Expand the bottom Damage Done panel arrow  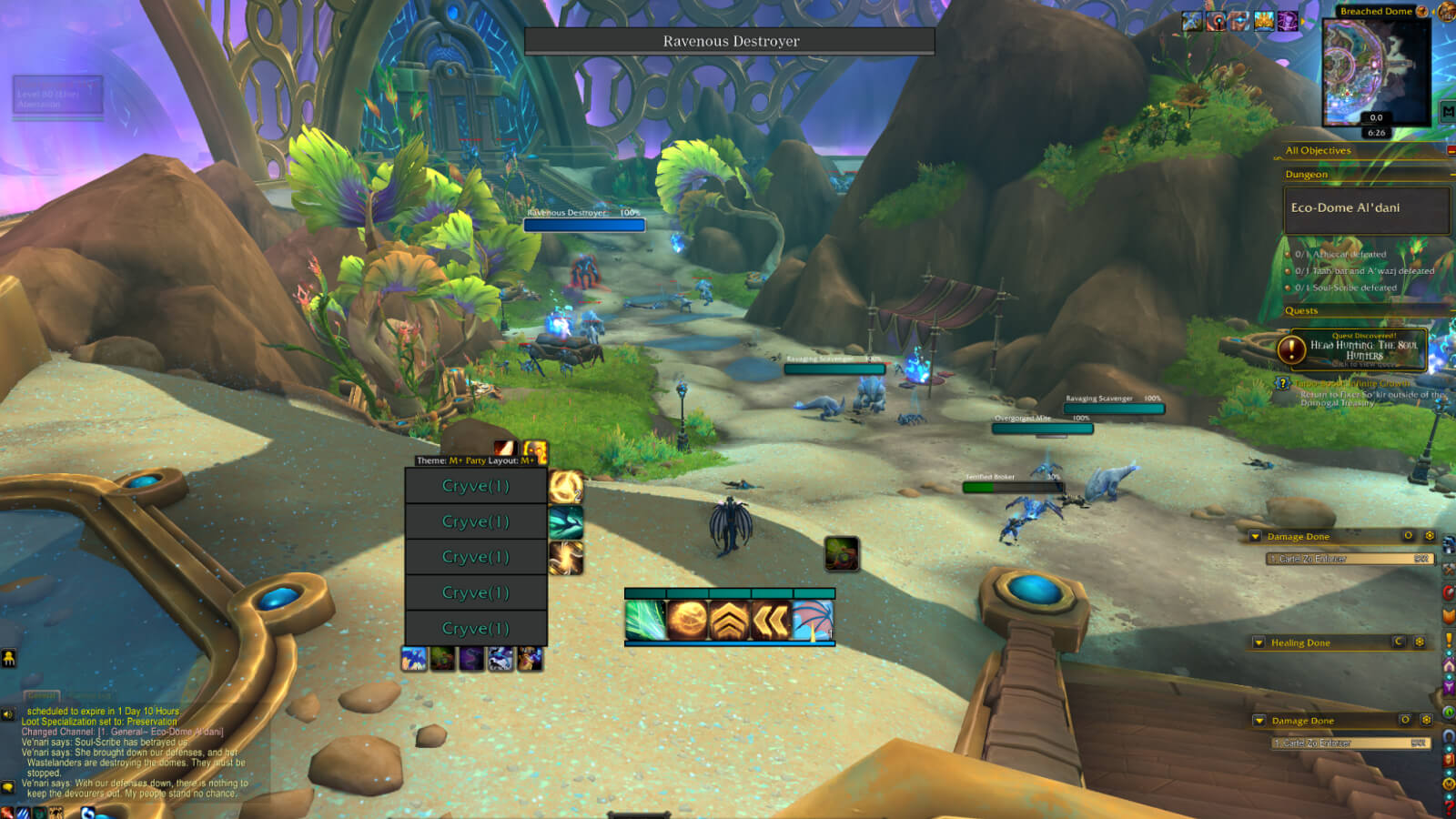[x=1259, y=721]
